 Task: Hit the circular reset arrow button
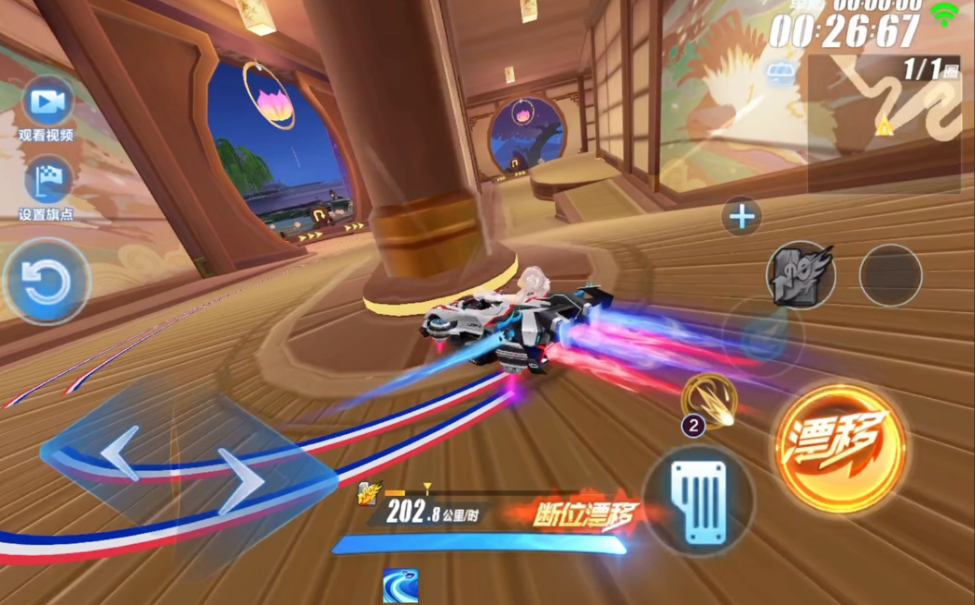[x=46, y=283]
